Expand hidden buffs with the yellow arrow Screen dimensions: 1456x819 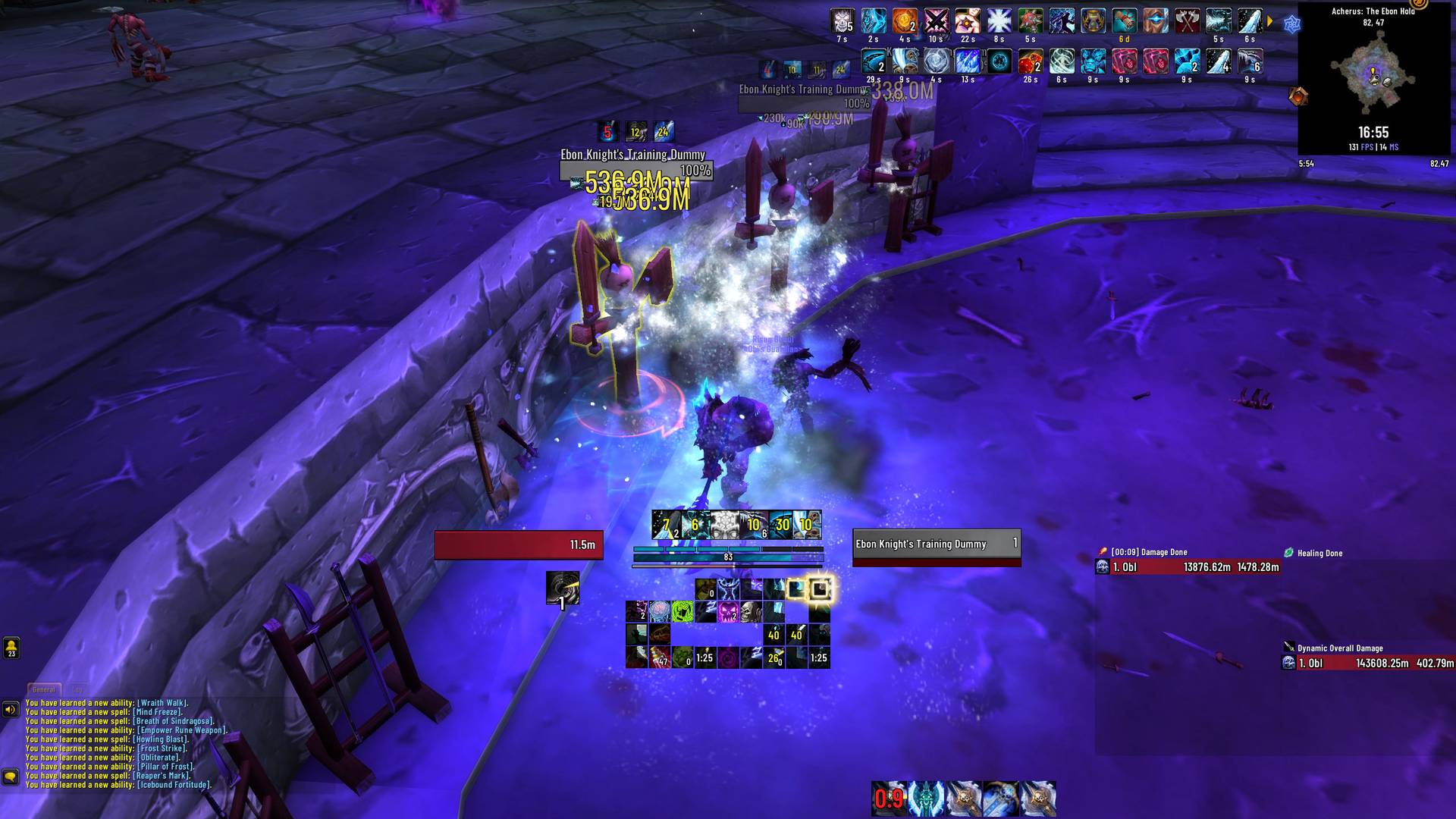coord(1270,21)
